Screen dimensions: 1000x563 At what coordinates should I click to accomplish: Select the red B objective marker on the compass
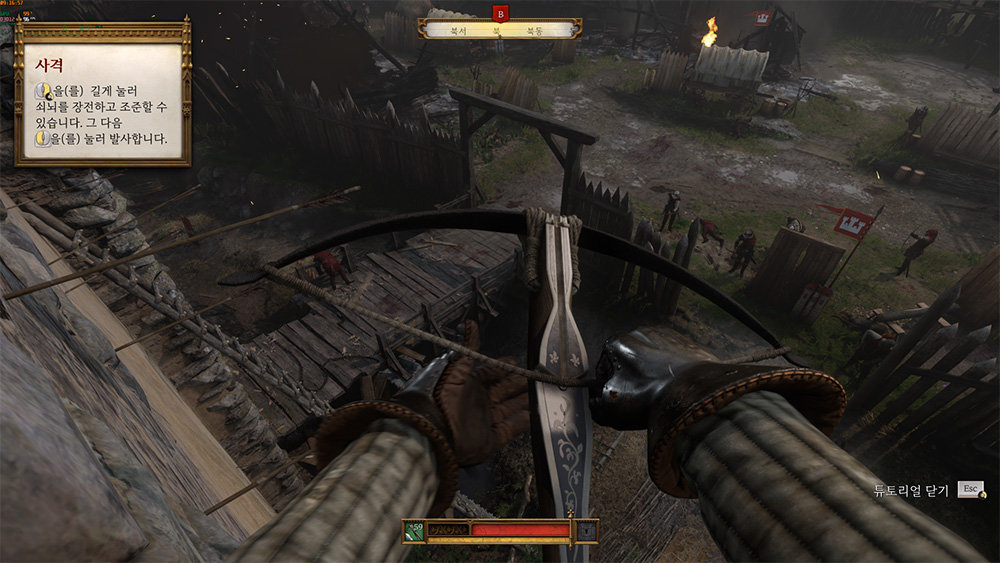tap(500, 13)
